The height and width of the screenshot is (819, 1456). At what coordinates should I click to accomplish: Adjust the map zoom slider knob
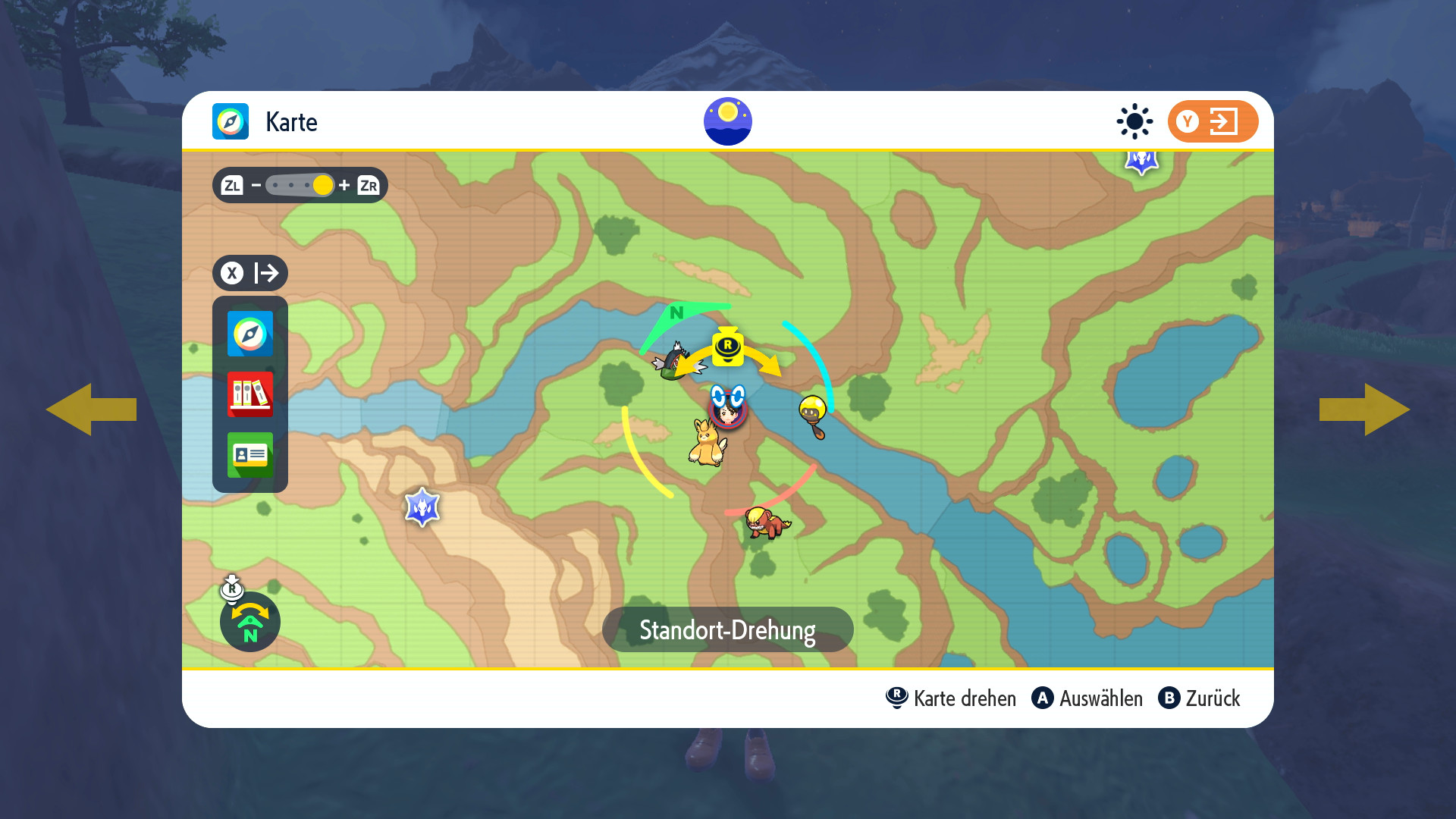pos(322,185)
